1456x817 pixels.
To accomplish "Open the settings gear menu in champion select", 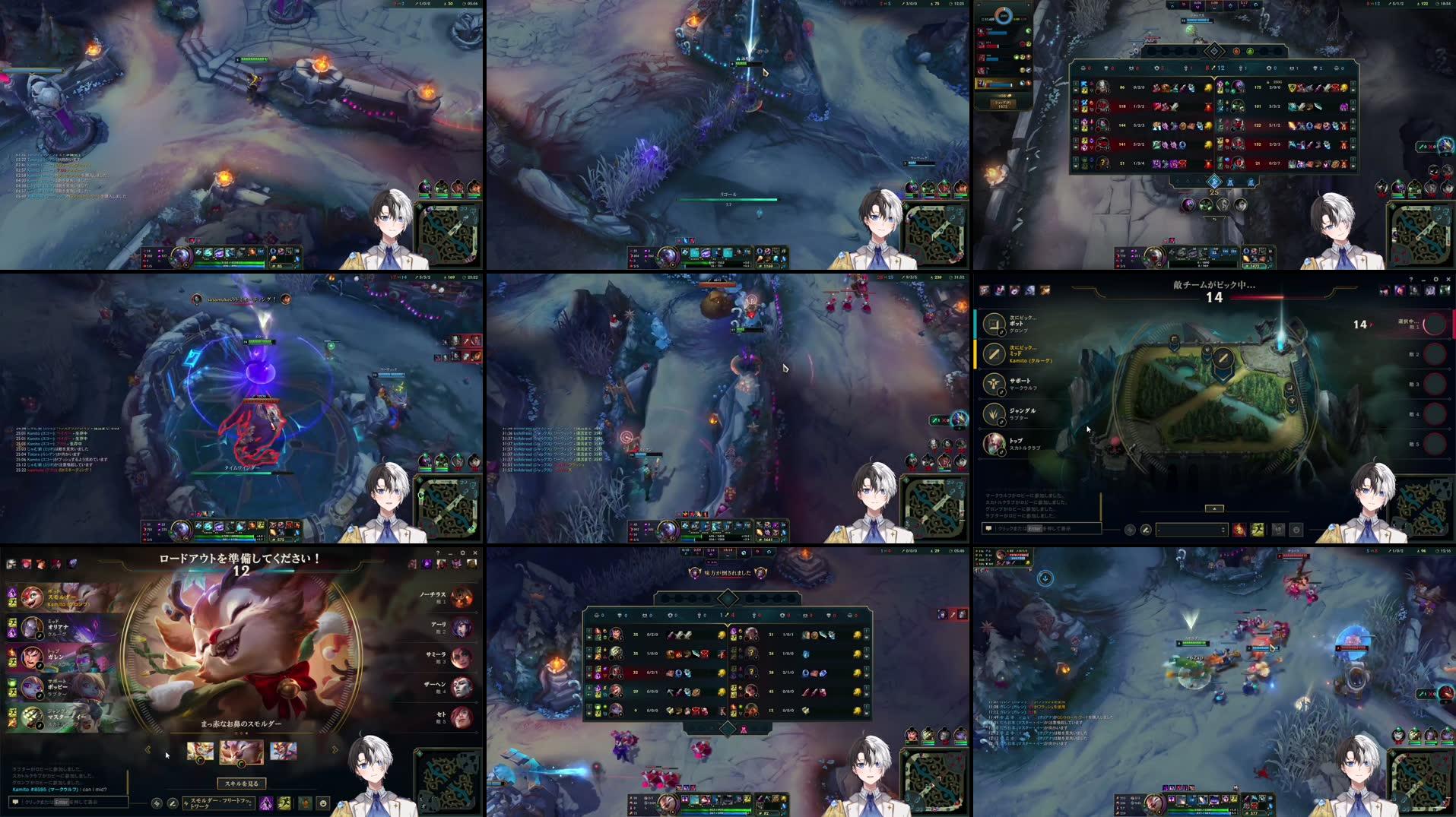I will pos(1435,280).
